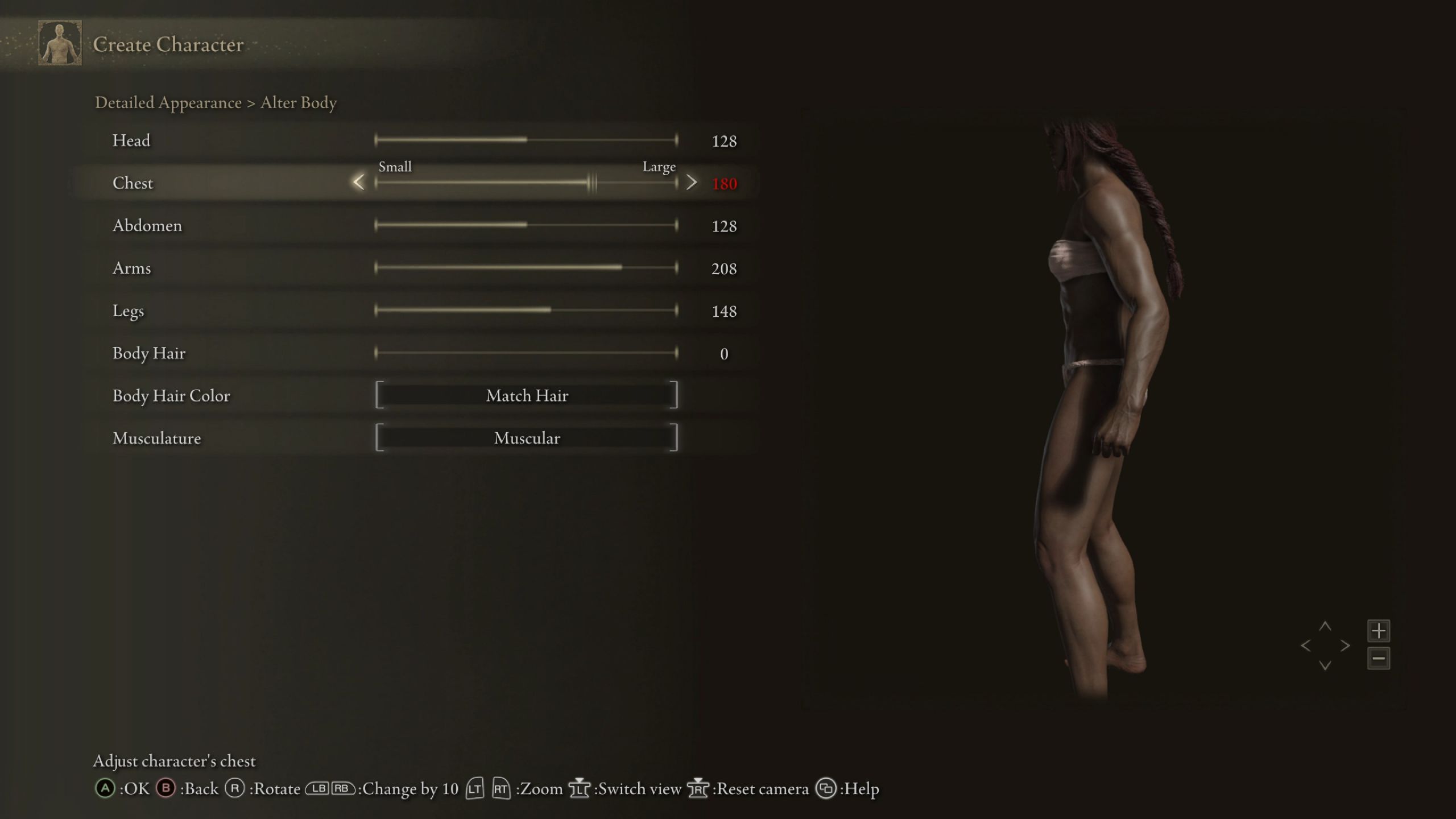This screenshot has height=819, width=1456.
Task: Zoom in camera with plus button
Action: (1379, 631)
